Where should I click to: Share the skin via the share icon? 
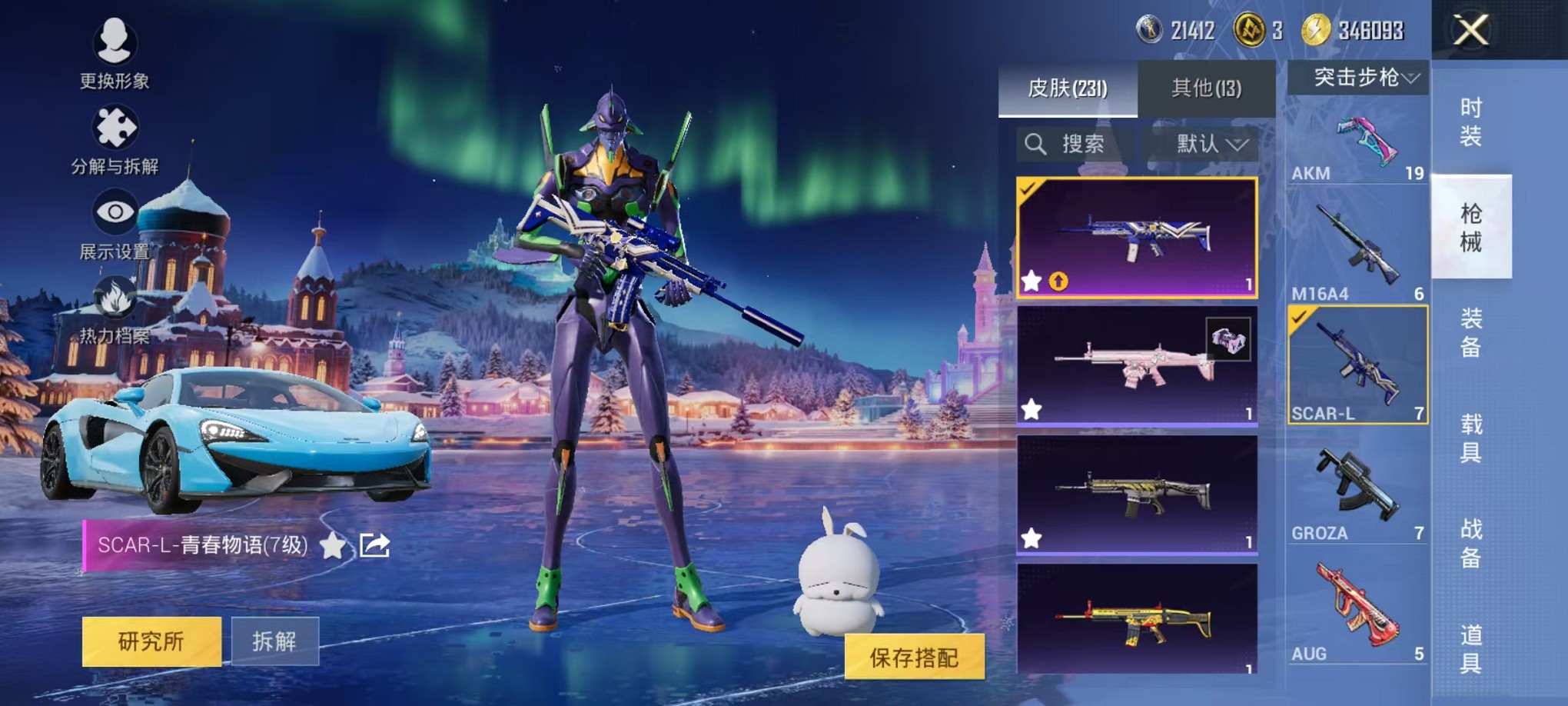click(374, 545)
